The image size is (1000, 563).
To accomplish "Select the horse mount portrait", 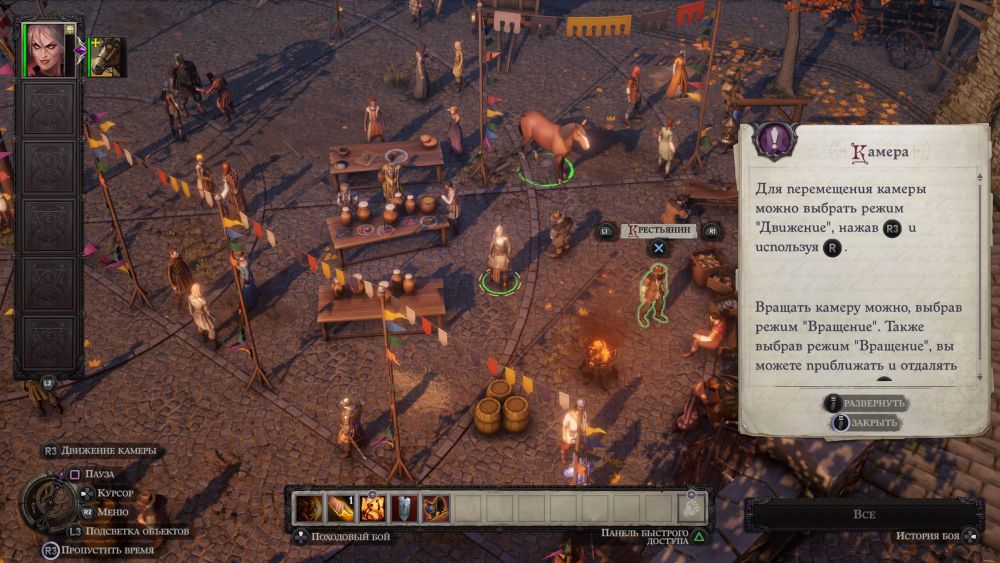I will [107, 57].
